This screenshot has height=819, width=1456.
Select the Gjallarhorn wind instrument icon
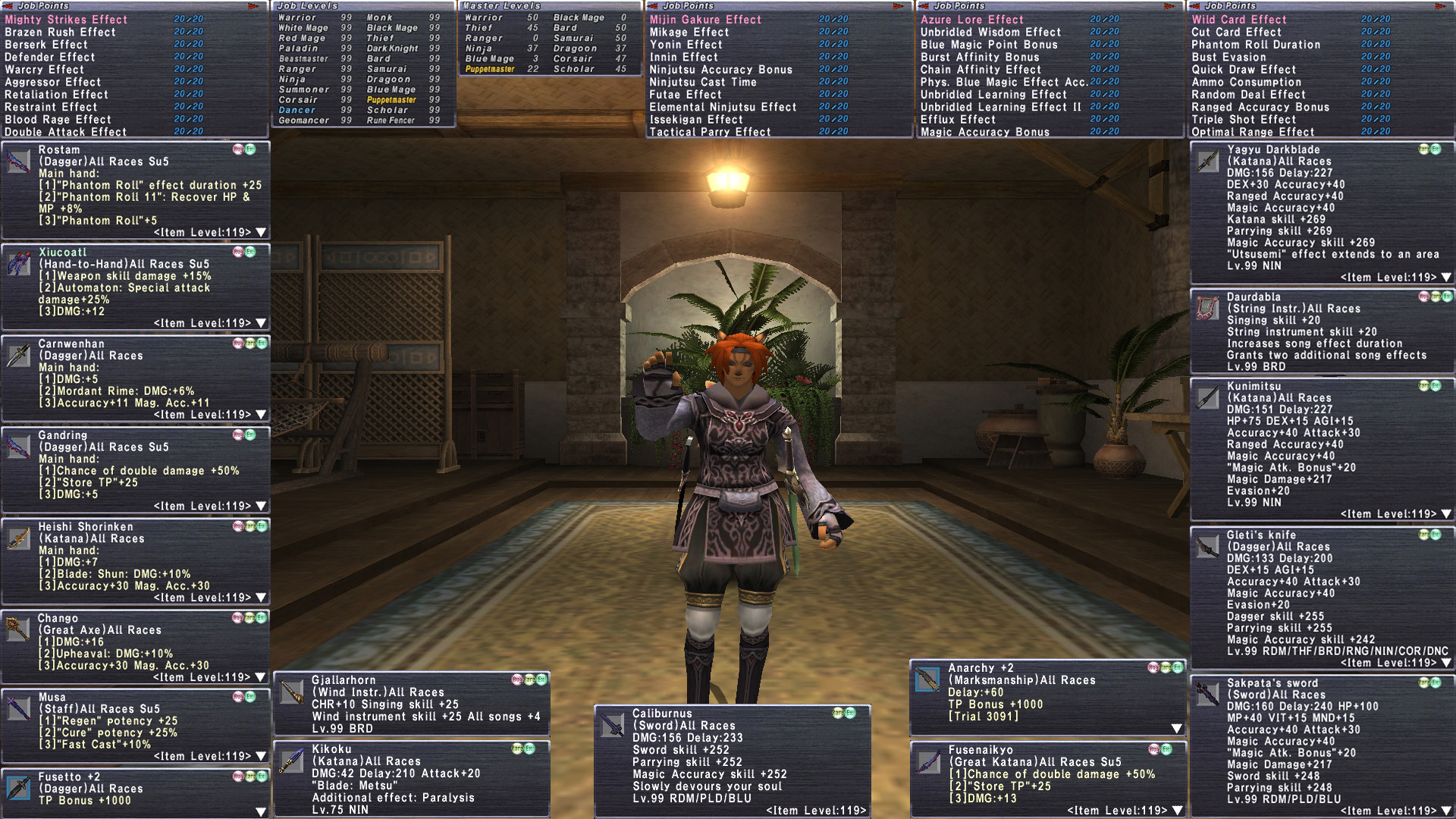292,691
